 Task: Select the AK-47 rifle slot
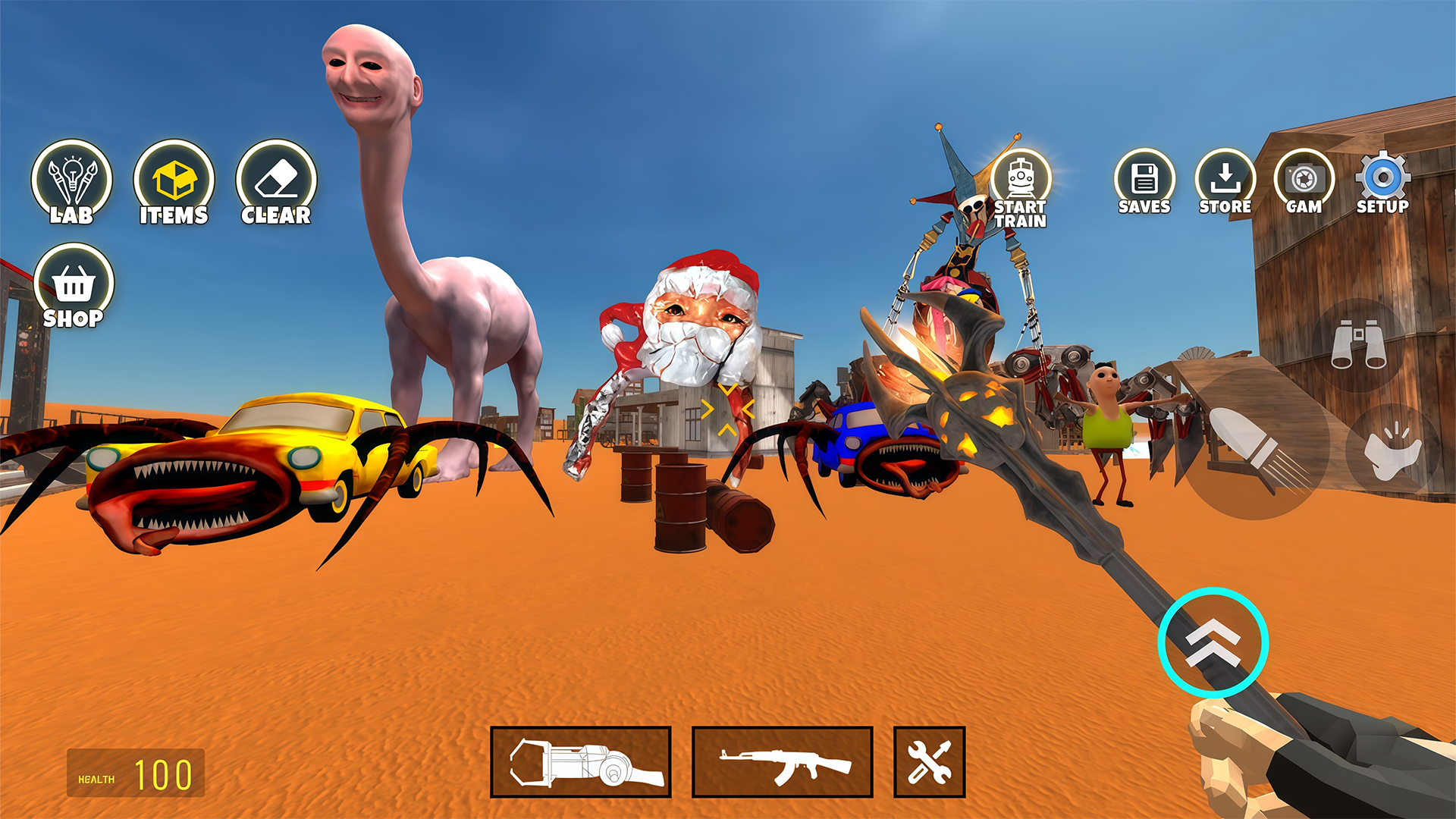782,762
